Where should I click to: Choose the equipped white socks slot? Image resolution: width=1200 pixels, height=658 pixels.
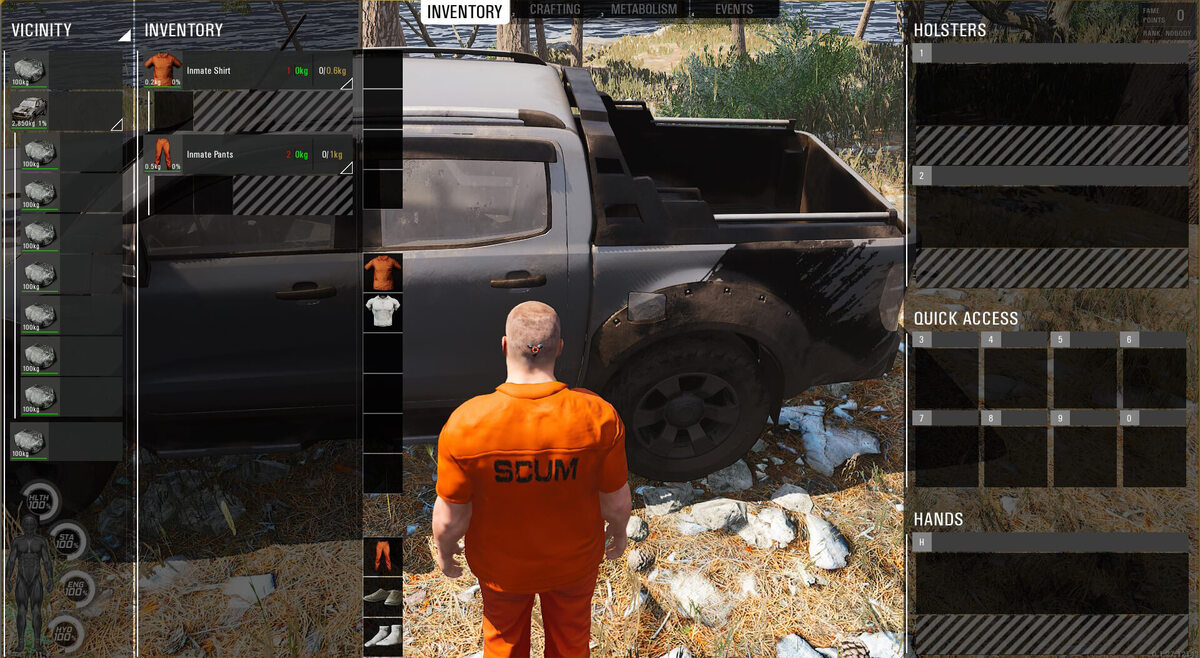pyautogui.click(x=382, y=636)
